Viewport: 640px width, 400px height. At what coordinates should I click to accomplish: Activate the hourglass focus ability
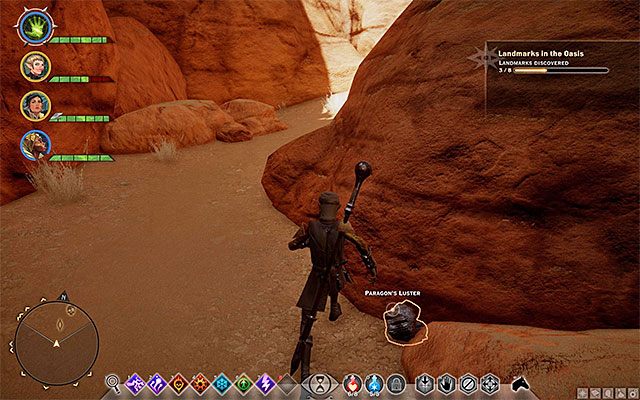coord(318,382)
